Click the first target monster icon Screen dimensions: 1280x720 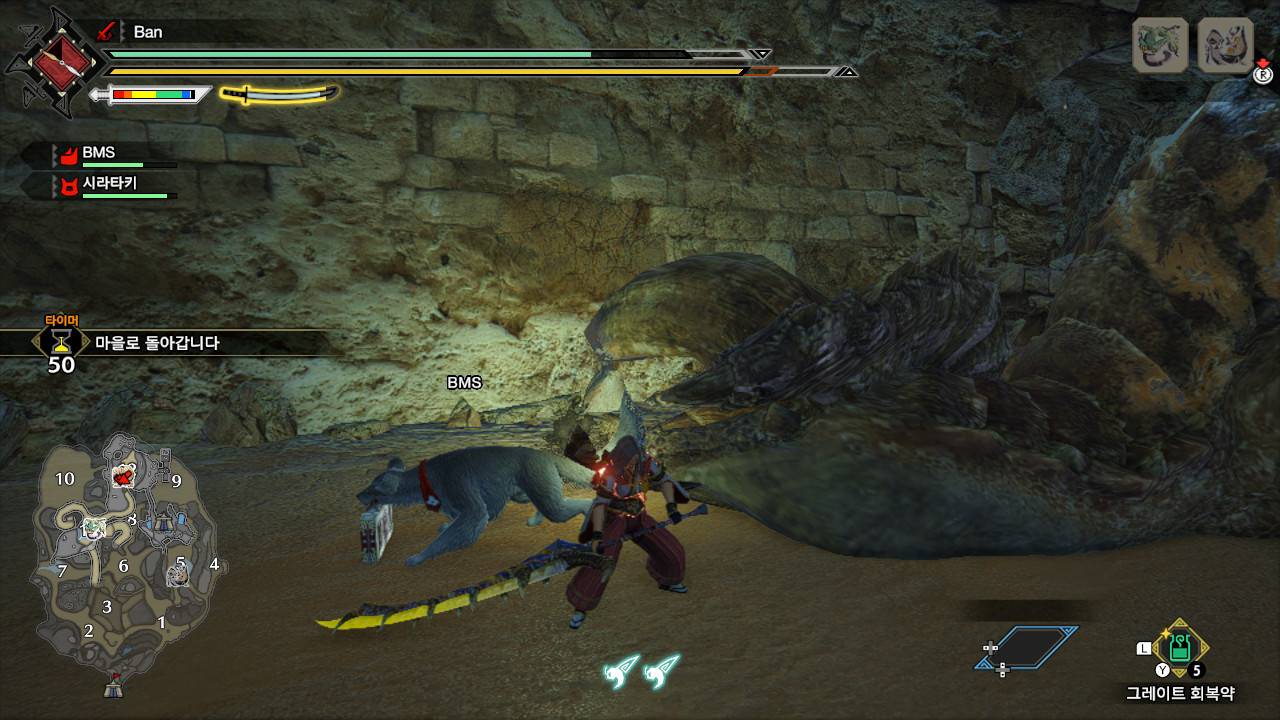click(x=1159, y=45)
